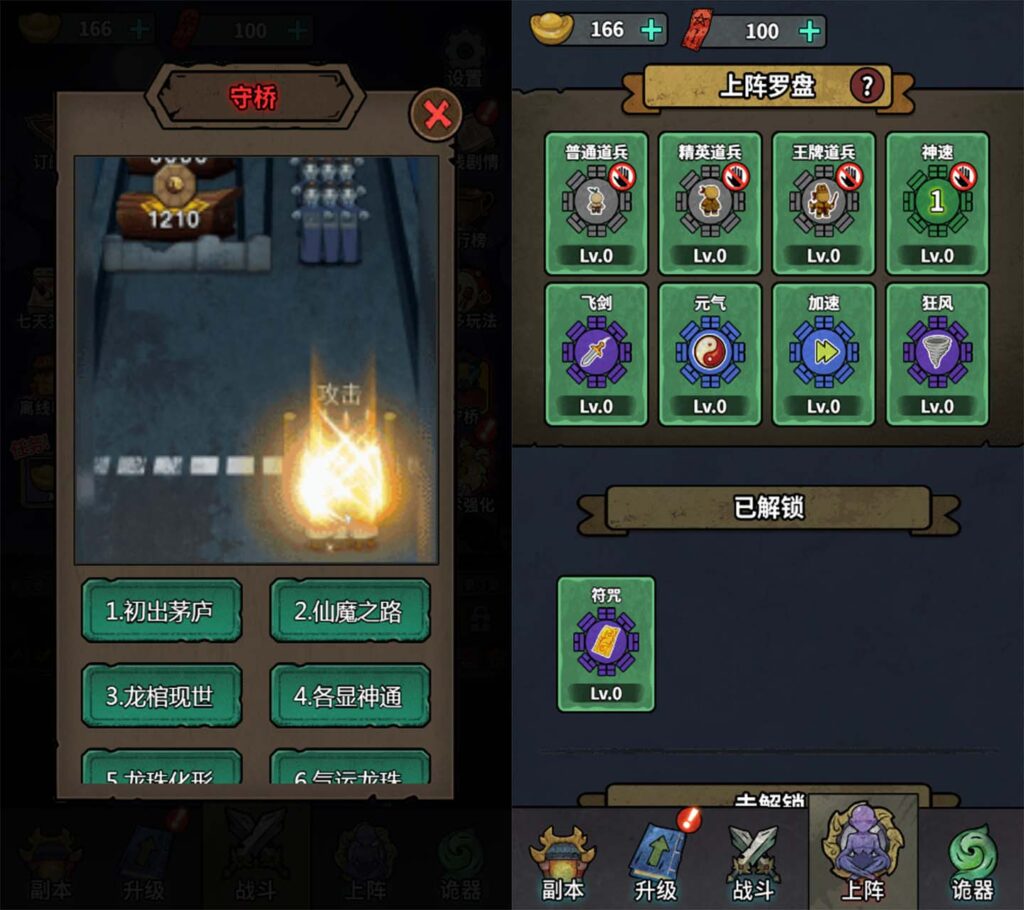Choose chapter 4.各显神通
1024x910 pixels.
click(x=349, y=695)
